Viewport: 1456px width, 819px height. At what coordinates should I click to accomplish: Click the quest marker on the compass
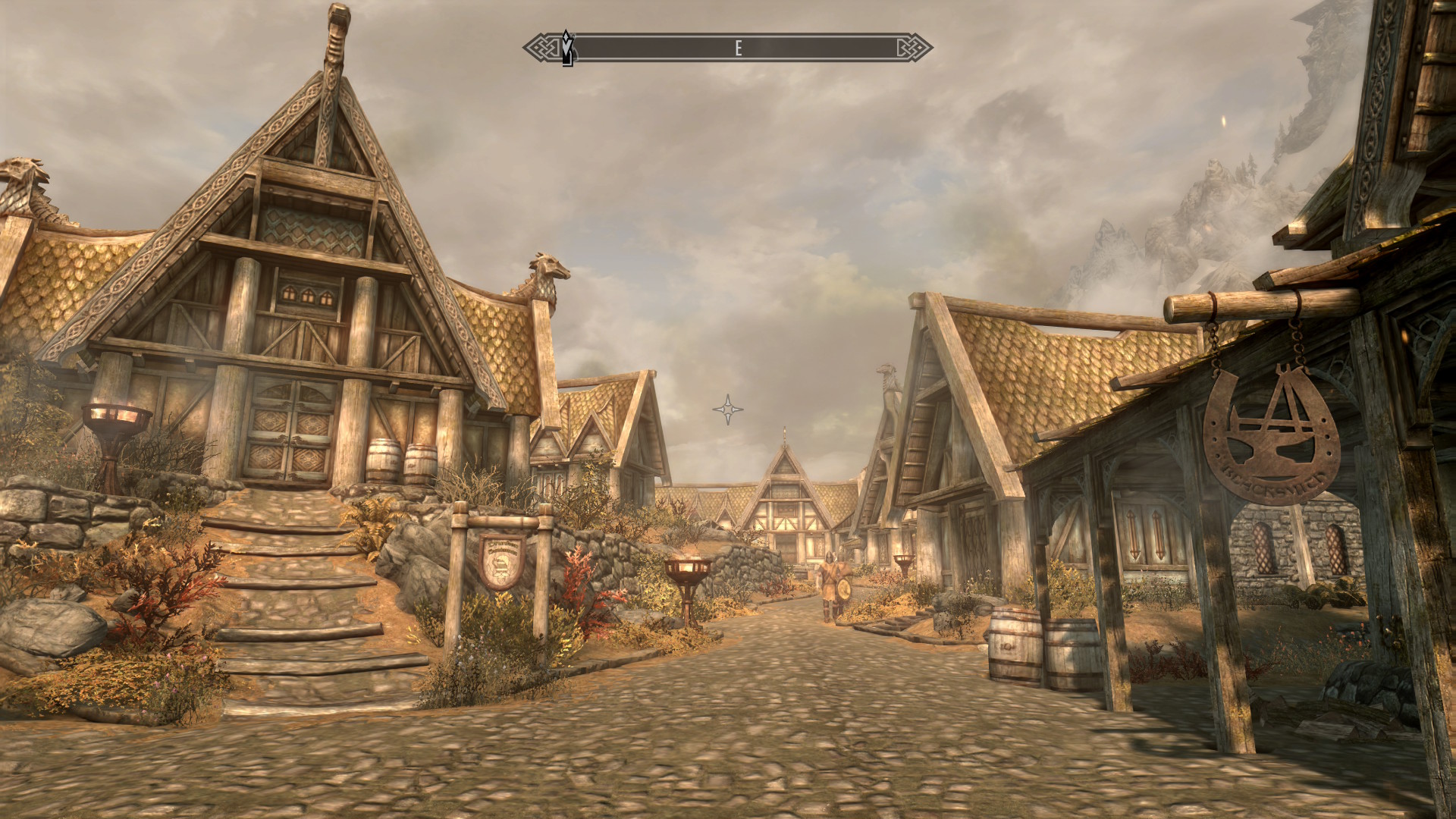tap(566, 48)
